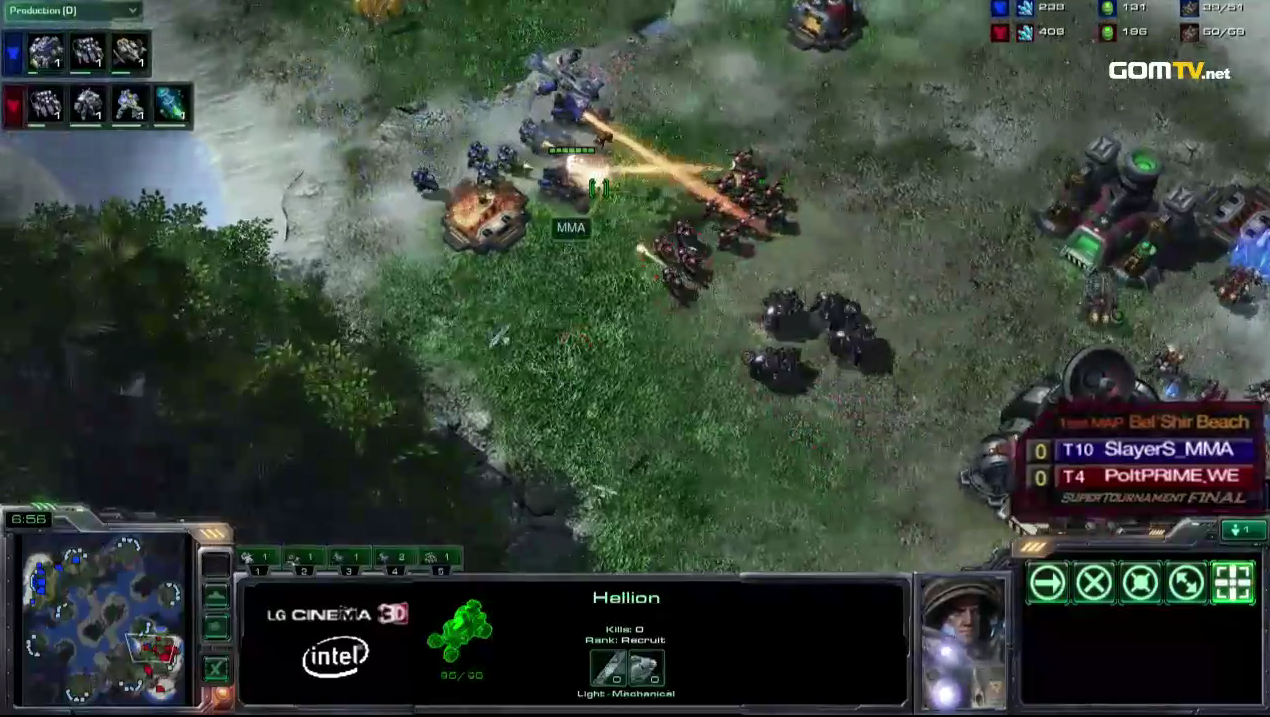Image resolution: width=1270 pixels, height=717 pixels.
Task: Activate the Attack command button
Action: pos(1232,582)
